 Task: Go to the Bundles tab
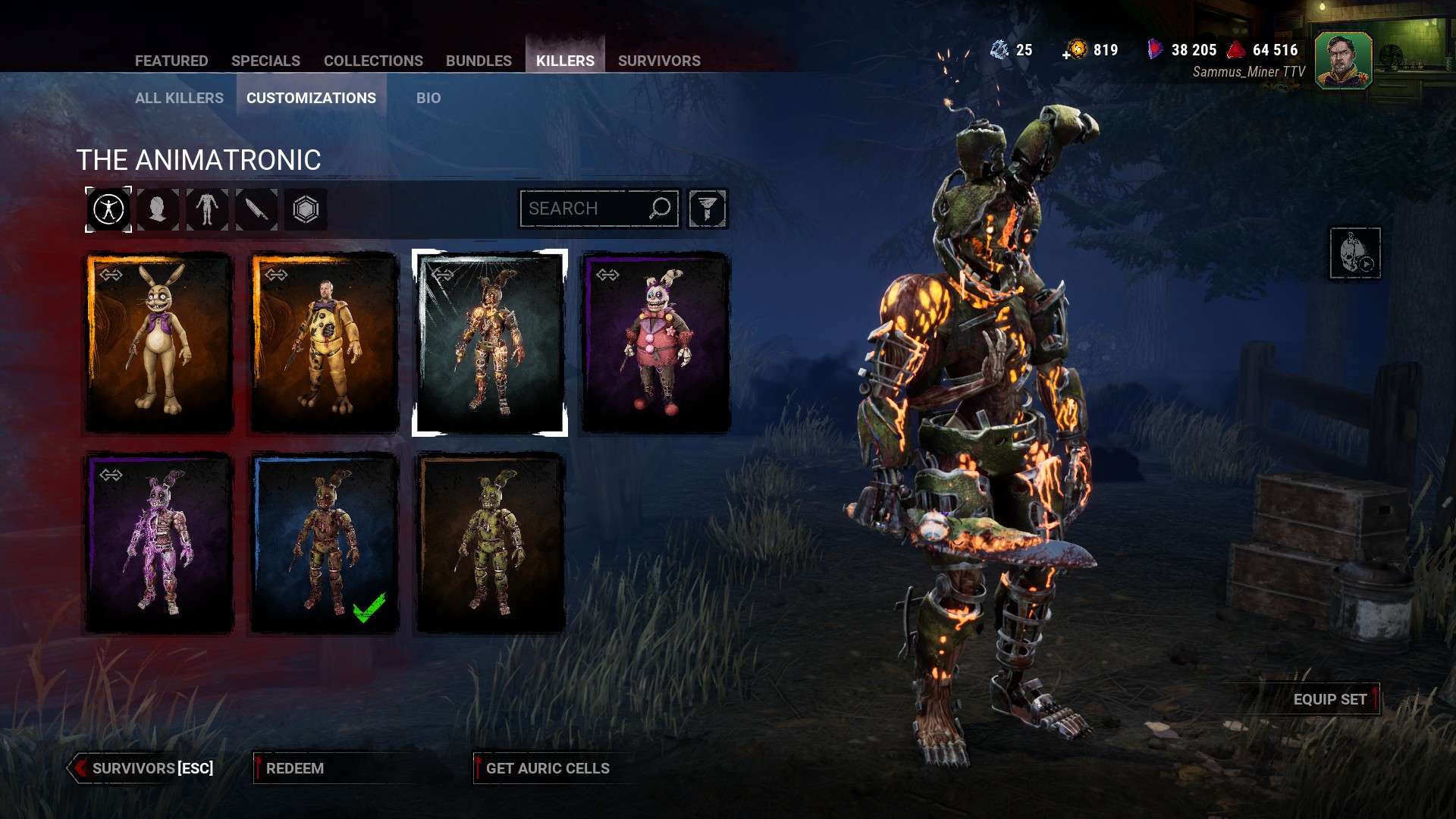(479, 61)
